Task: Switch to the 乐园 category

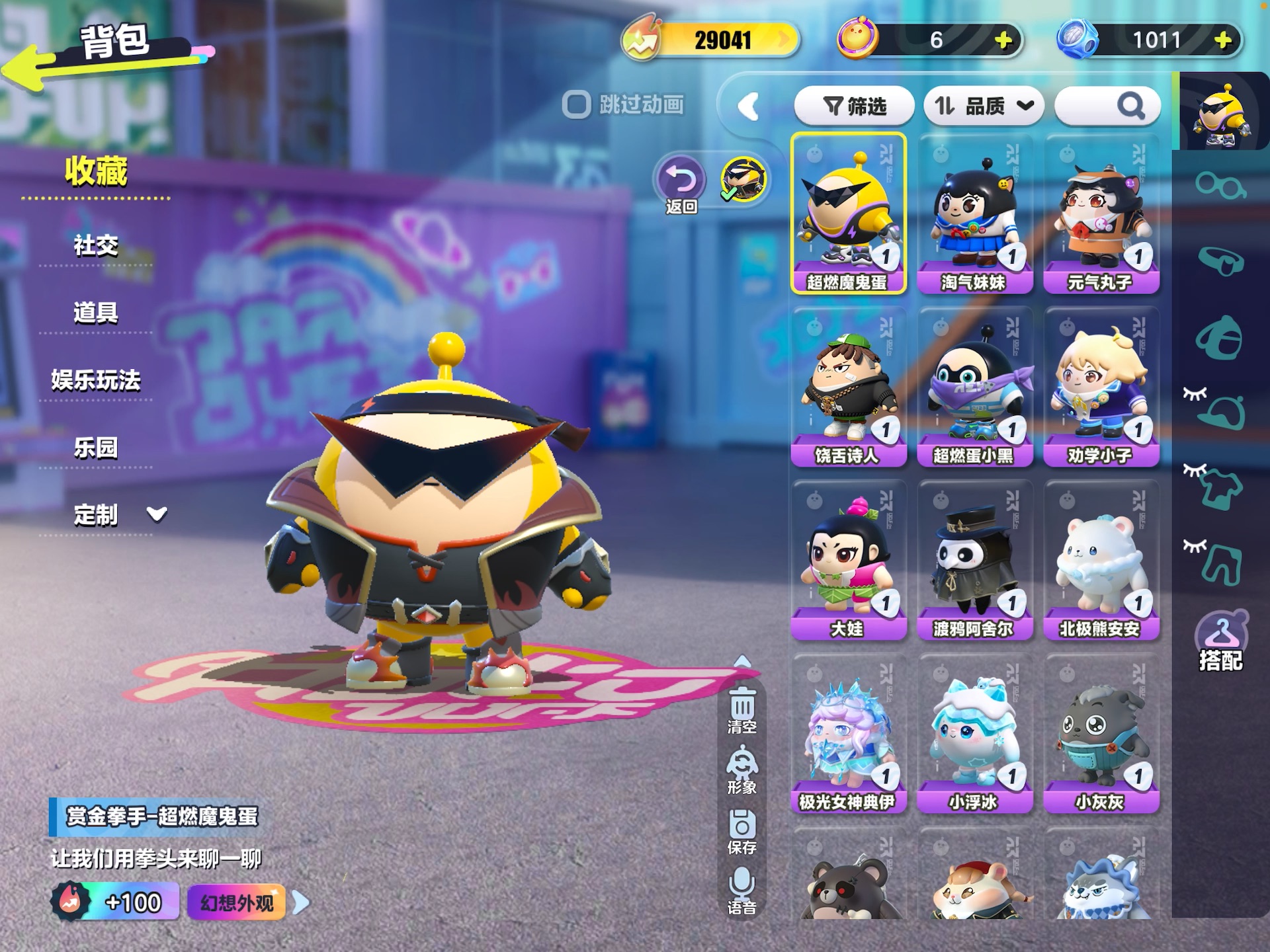Action: click(x=96, y=448)
